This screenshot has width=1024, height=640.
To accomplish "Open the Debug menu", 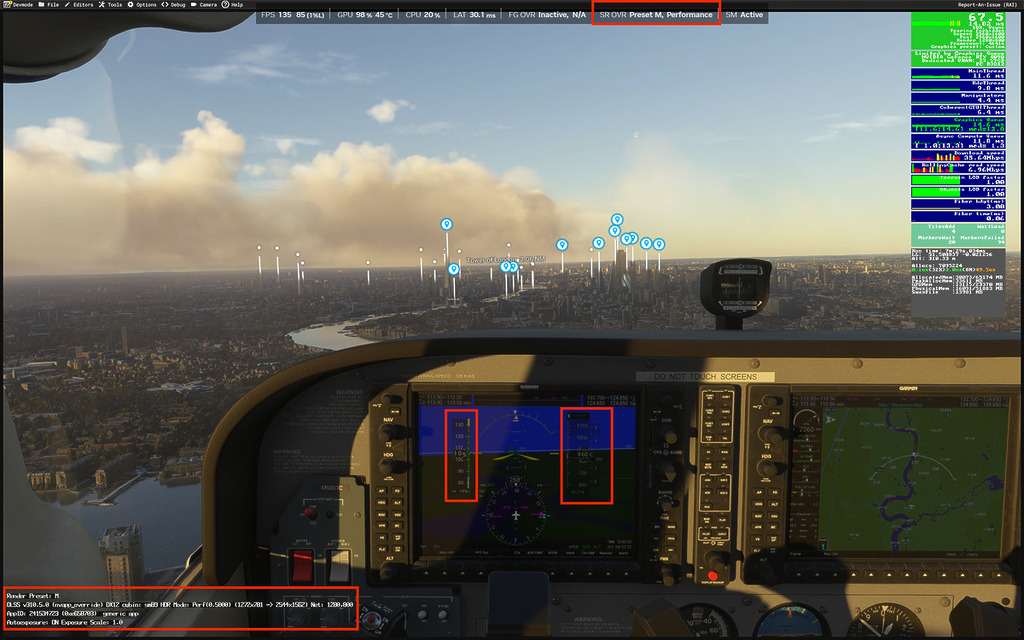I will tap(177, 4).
